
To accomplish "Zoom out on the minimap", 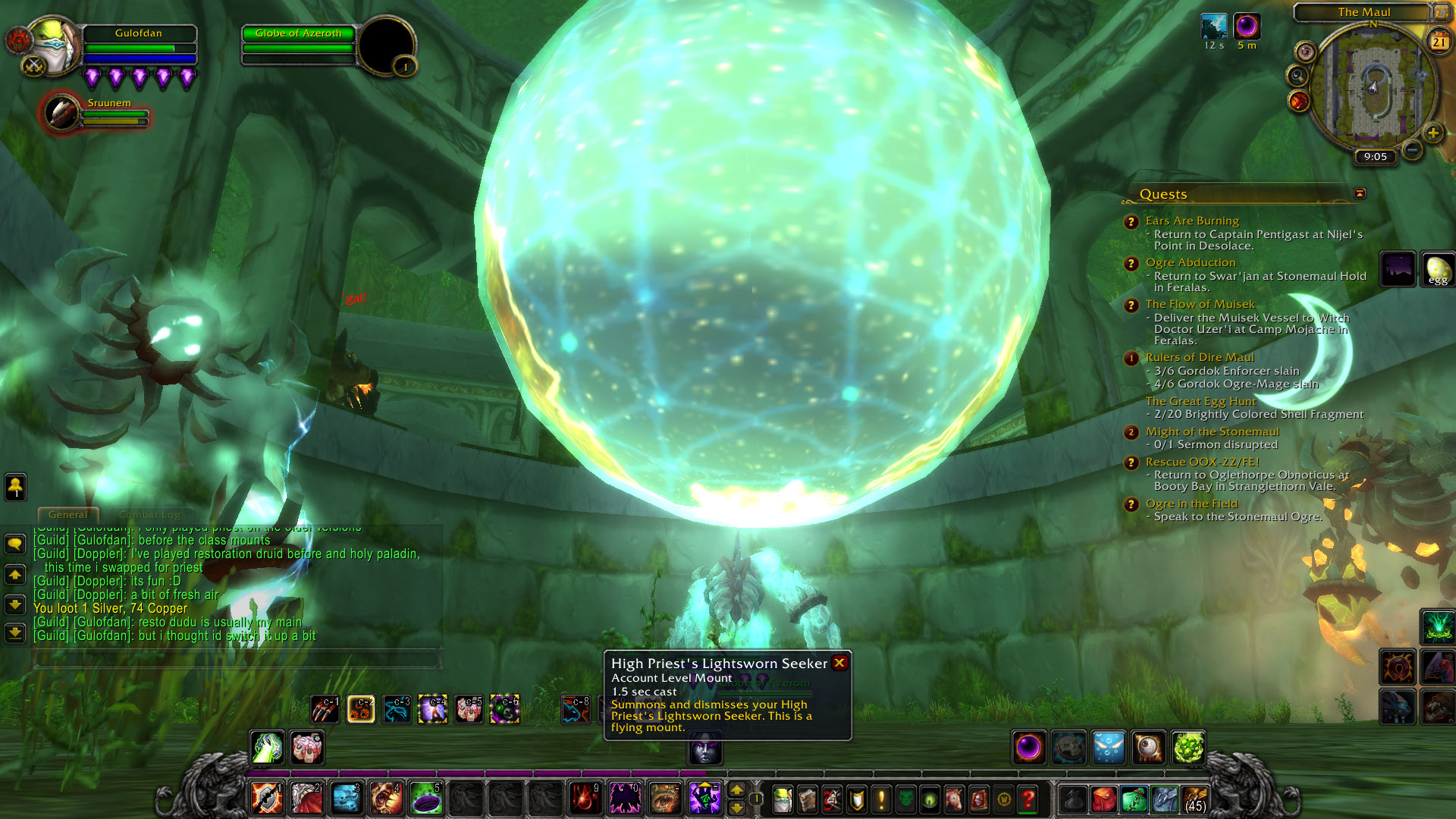I will [1412, 149].
